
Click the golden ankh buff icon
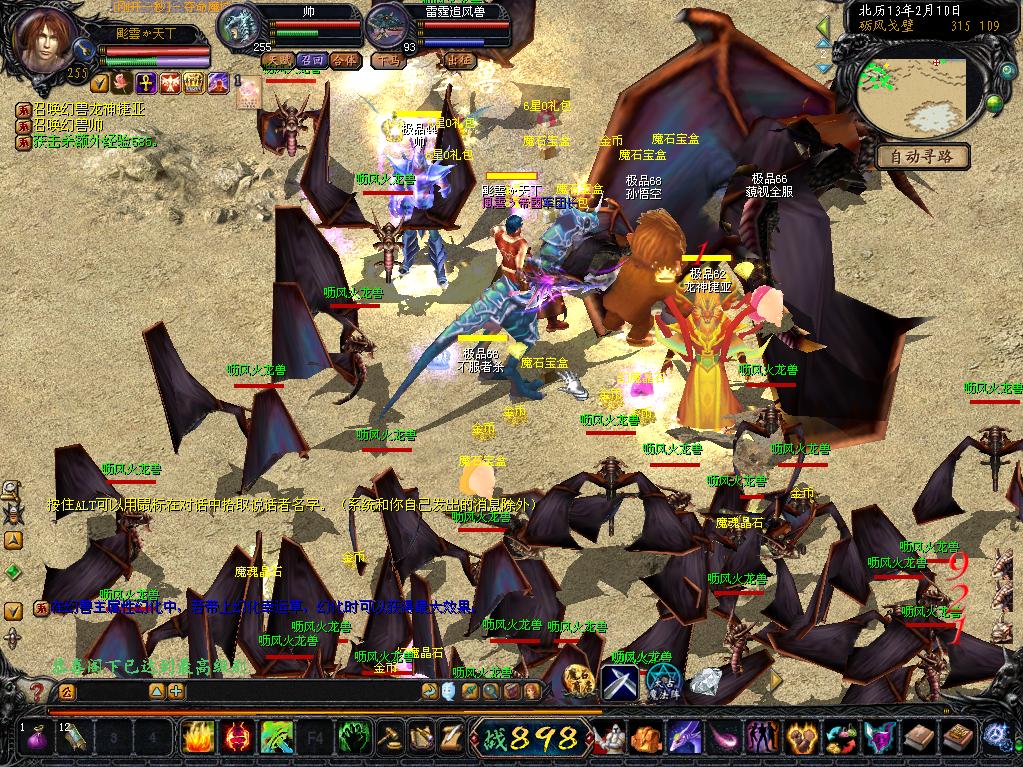point(144,83)
